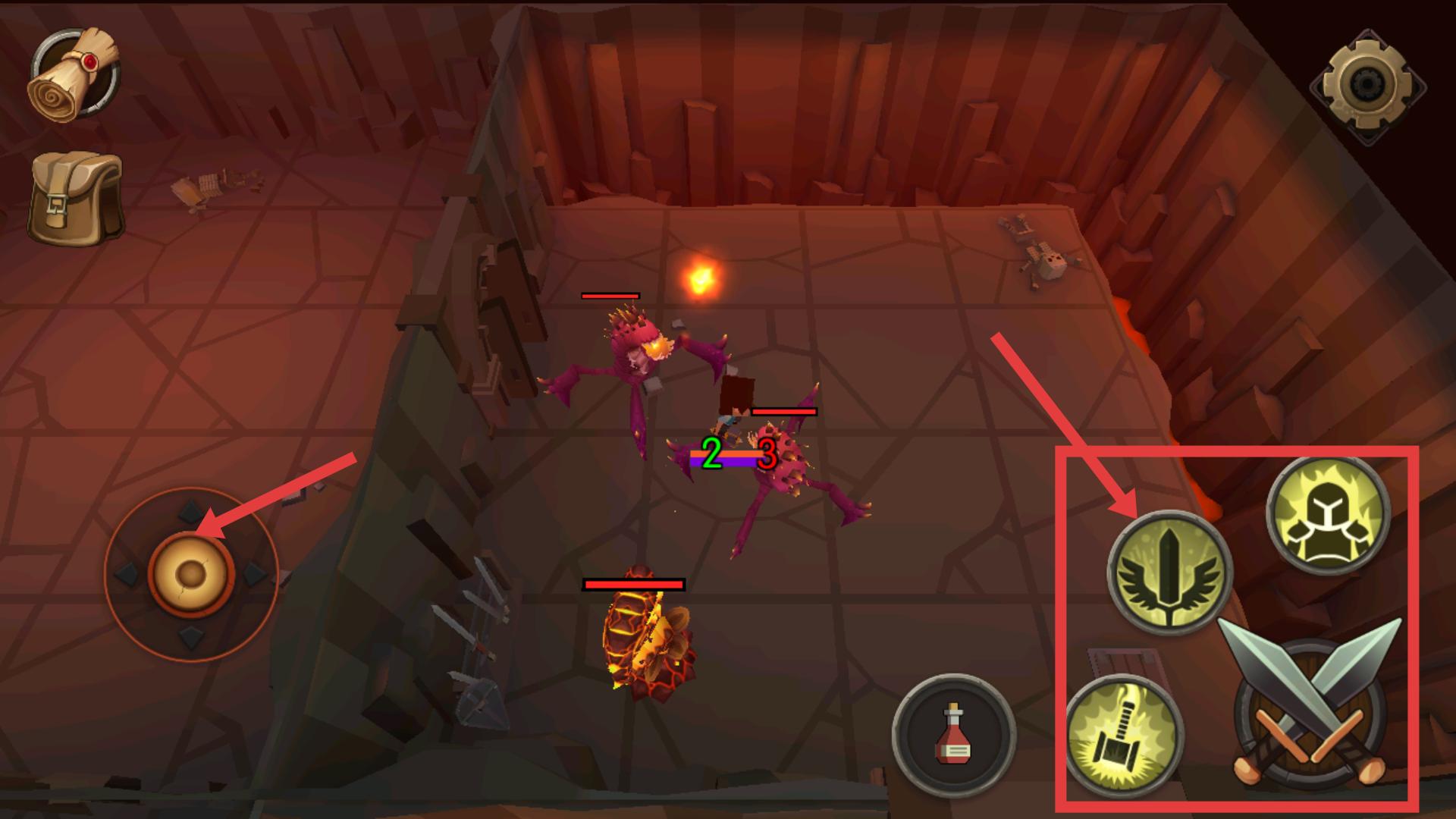Activate the glowing armor skill
Viewport: 1456px width, 819px height.
click(1327, 516)
